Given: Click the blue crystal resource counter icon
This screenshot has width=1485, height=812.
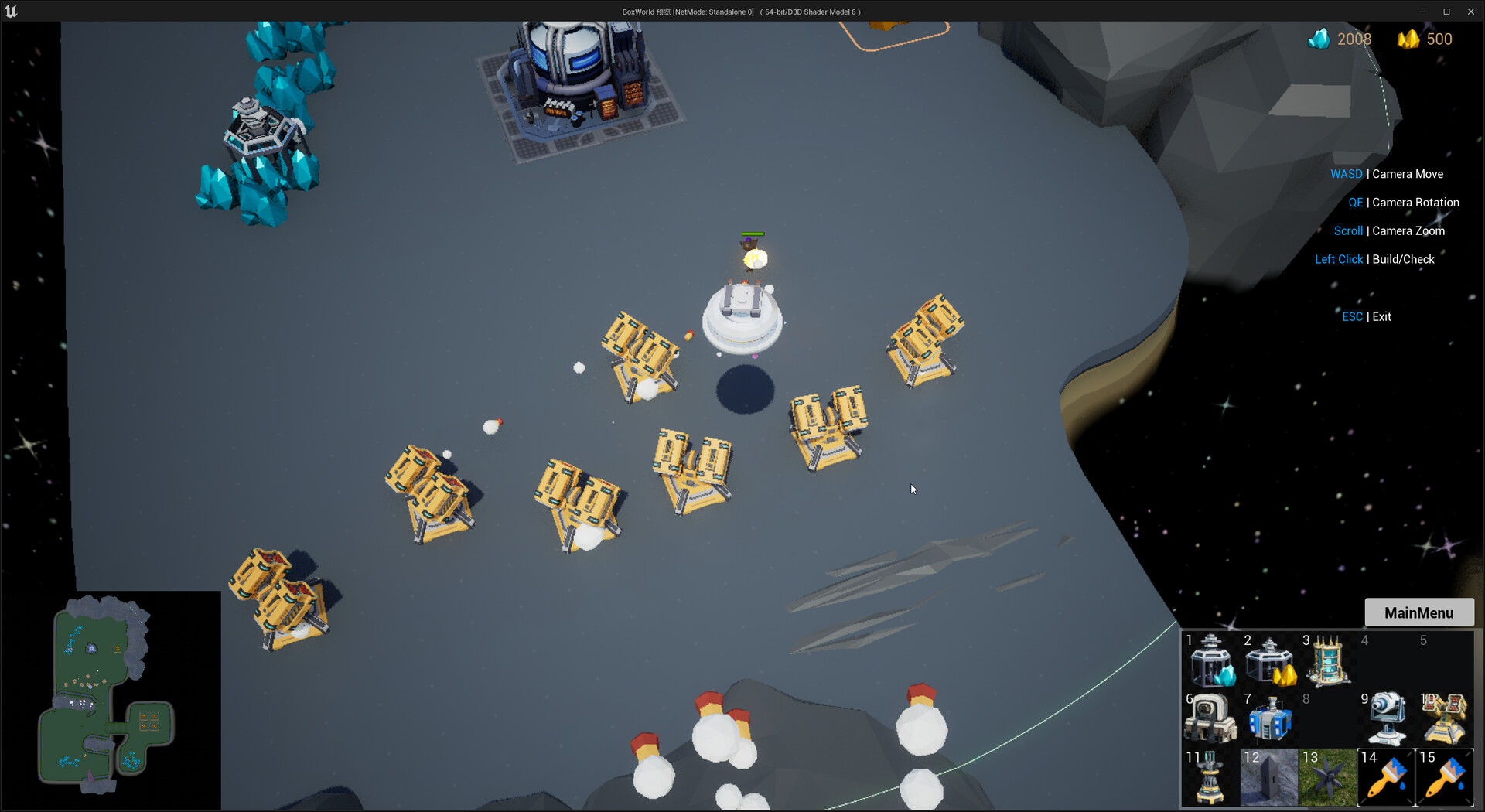Looking at the screenshot, I should [1319, 39].
